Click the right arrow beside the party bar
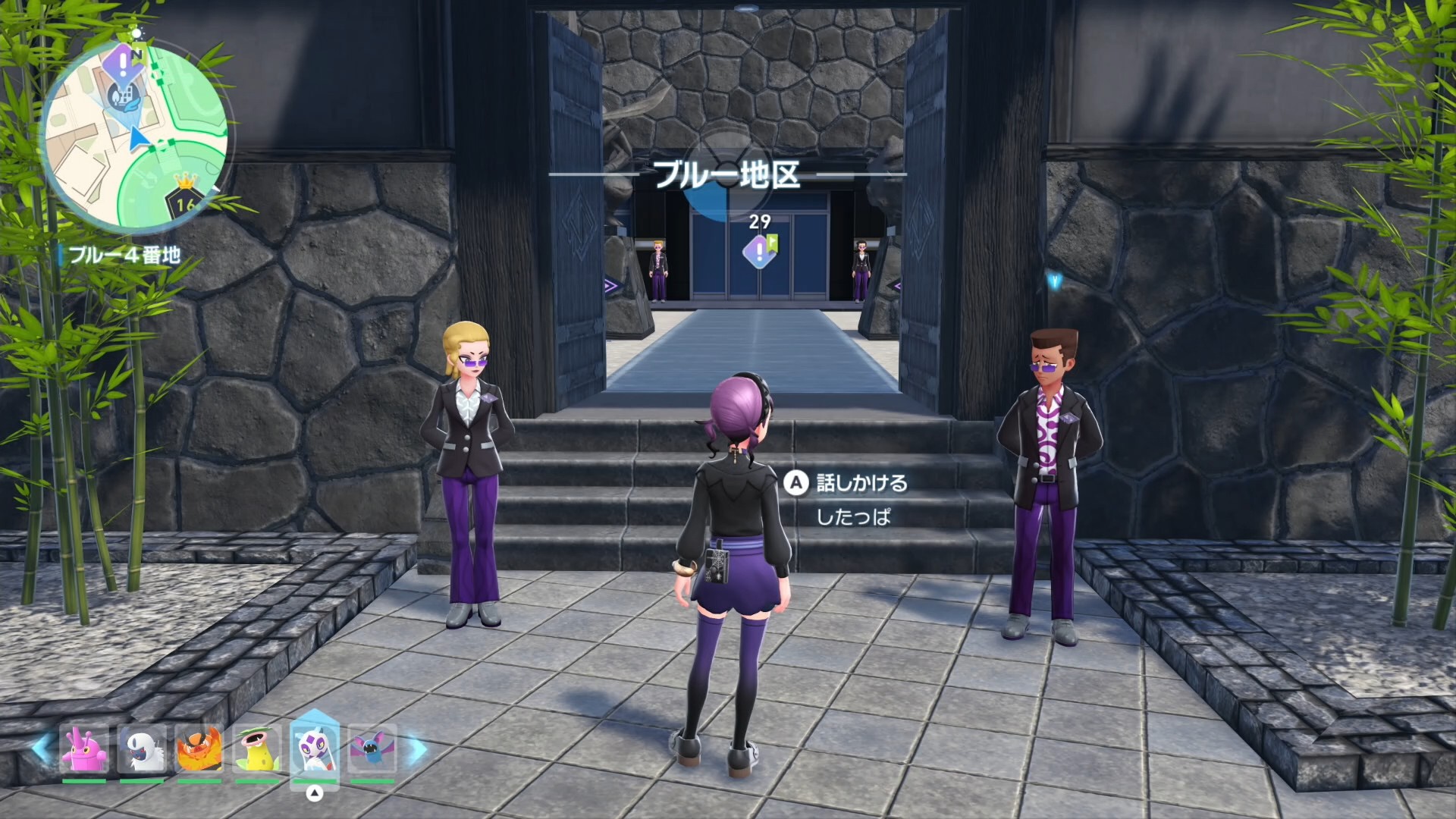 416,749
